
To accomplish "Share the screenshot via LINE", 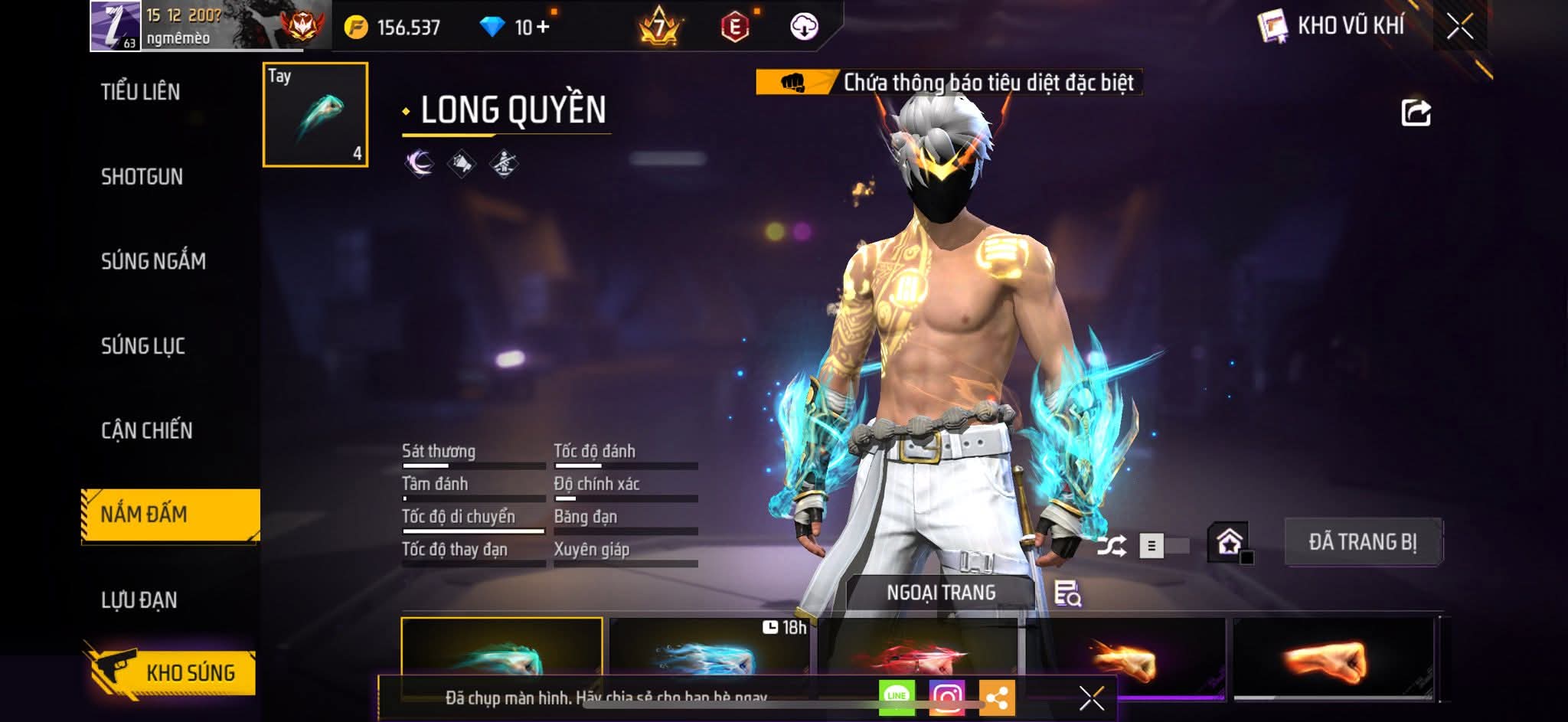I will pos(897,697).
